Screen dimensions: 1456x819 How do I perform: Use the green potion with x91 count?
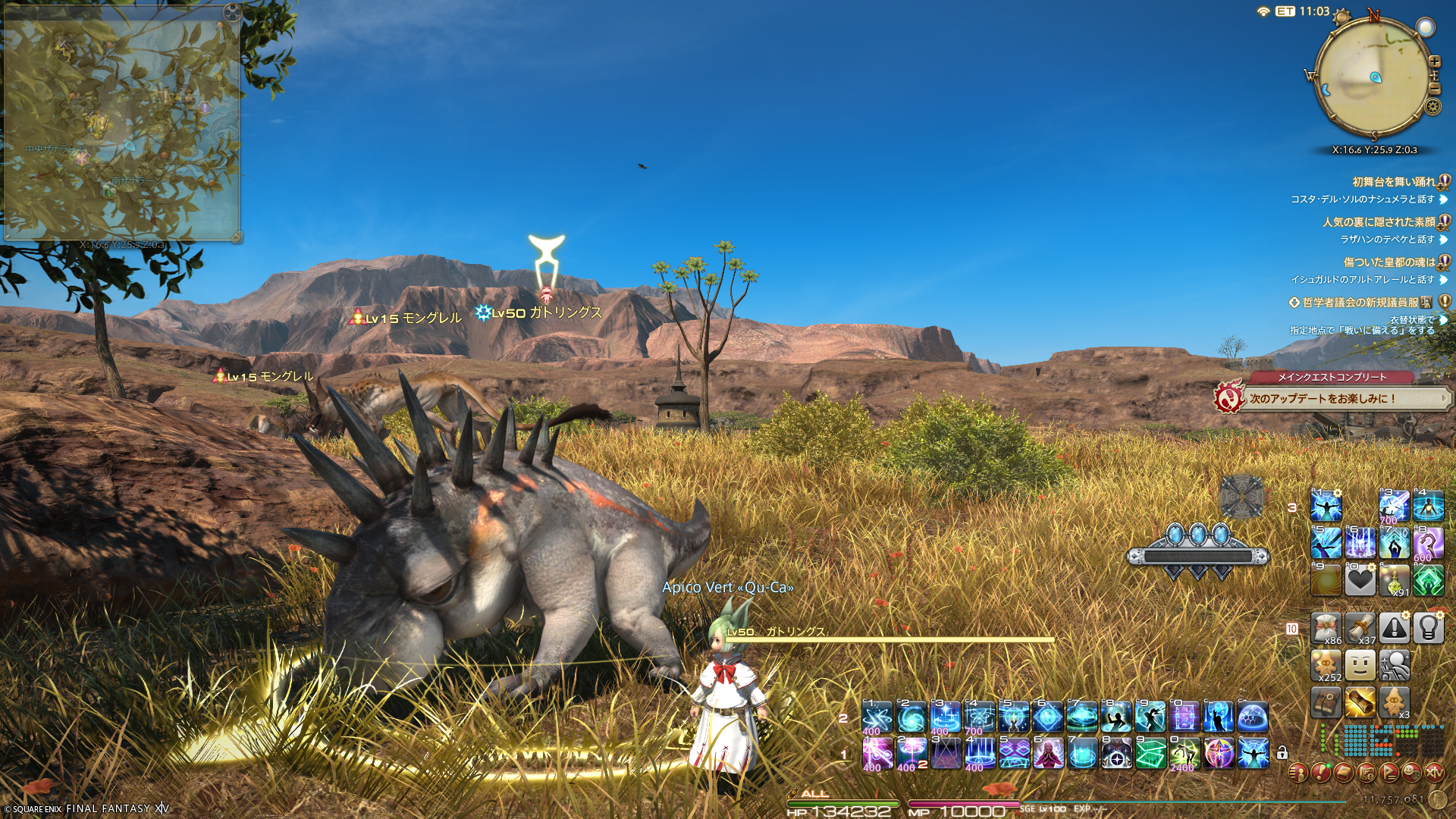(1394, 581)
